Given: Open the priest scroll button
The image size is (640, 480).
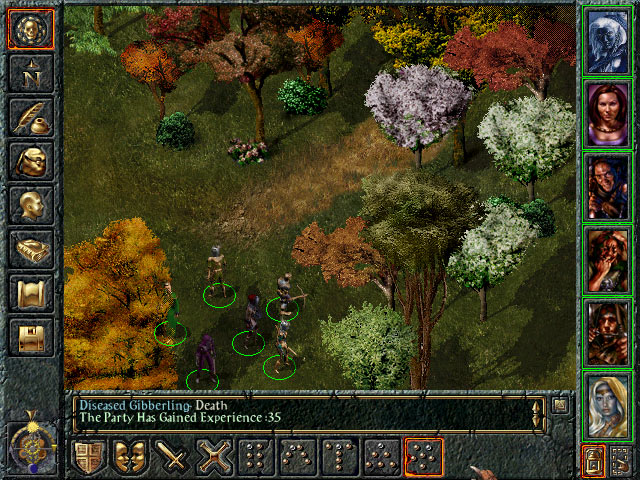Looking at the screenshot, I should (x=31, y=293).
